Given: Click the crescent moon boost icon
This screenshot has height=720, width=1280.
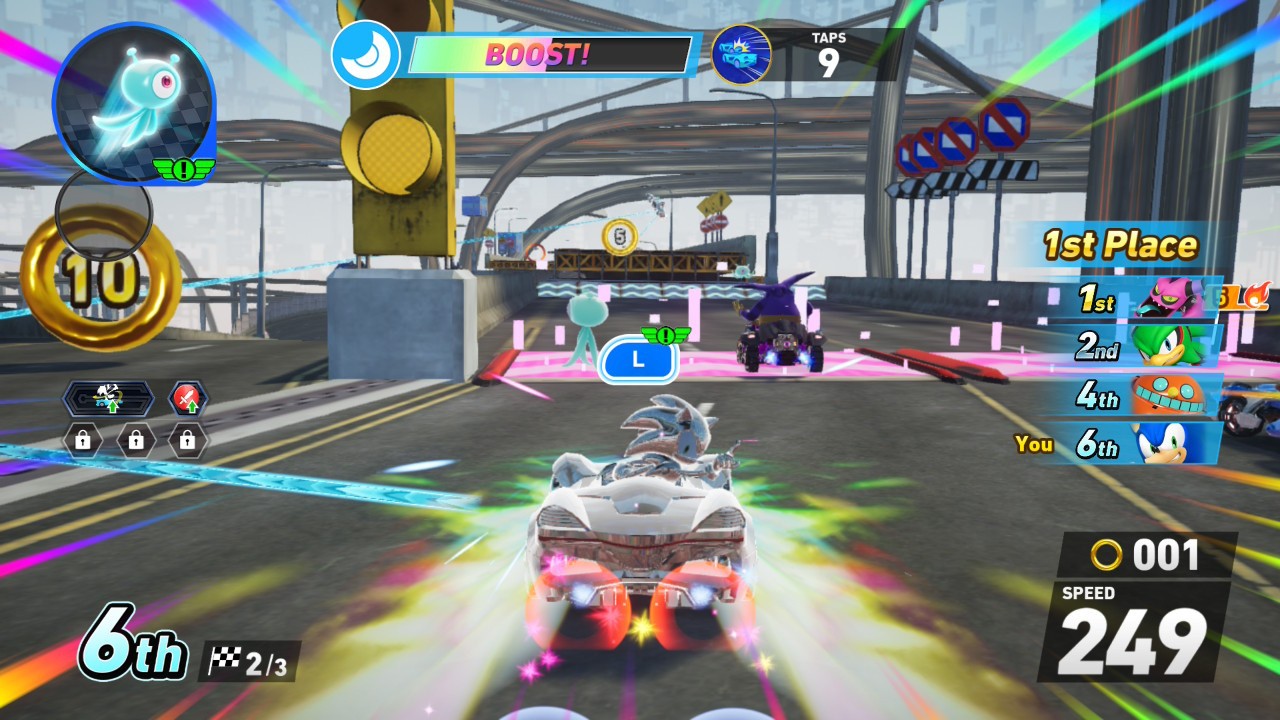Looking at the screenshot, I should tap(365, 55).
